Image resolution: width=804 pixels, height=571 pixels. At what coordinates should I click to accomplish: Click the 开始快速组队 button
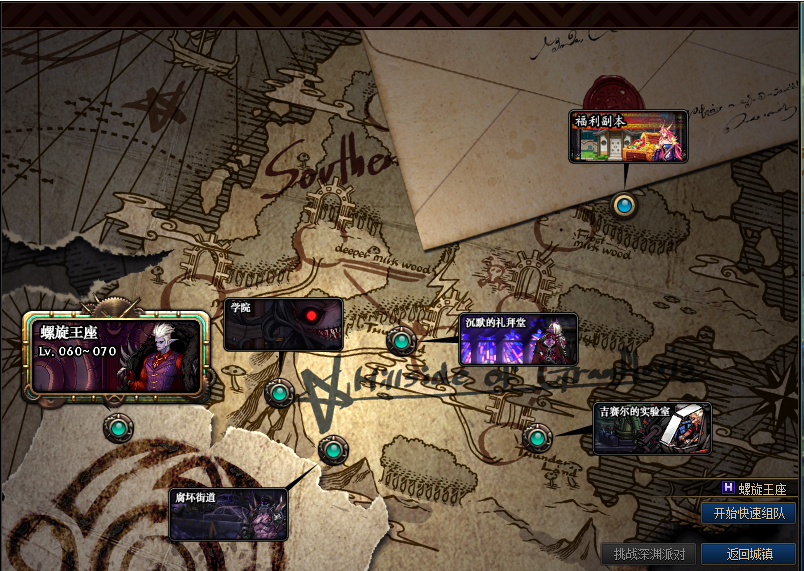tap(749, 513)
